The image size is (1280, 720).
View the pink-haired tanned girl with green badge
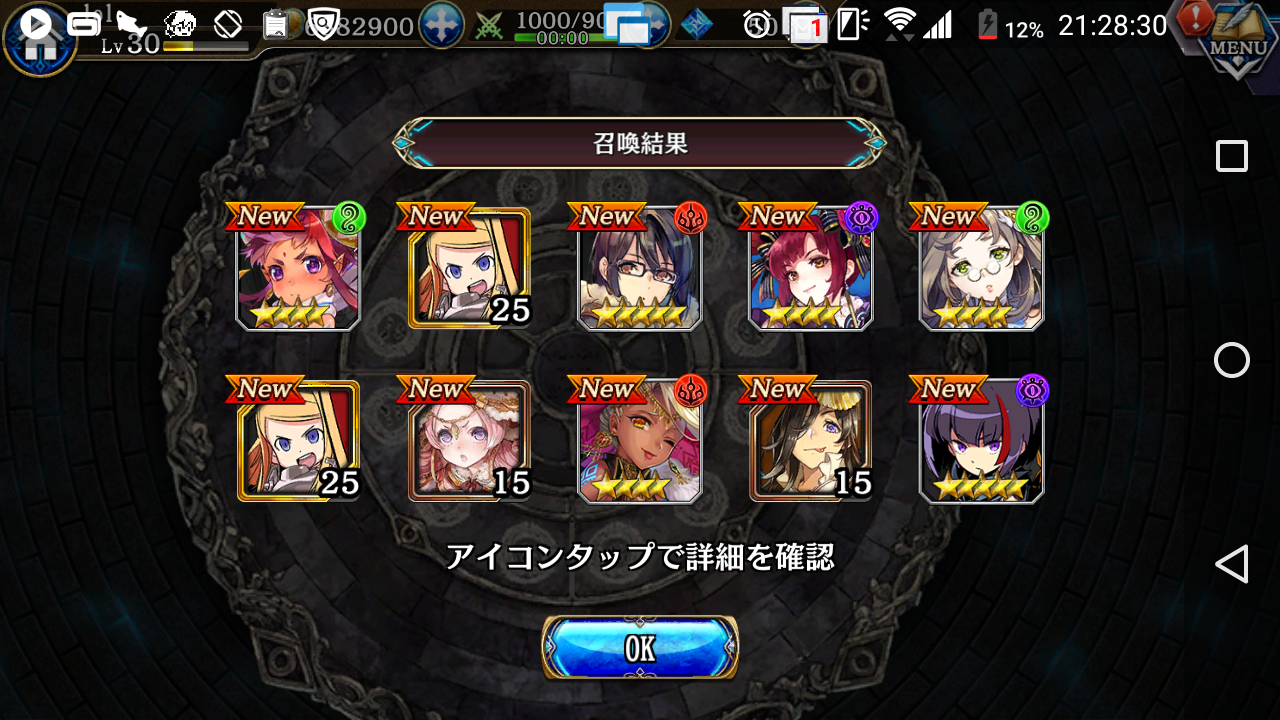coord(298,270)
